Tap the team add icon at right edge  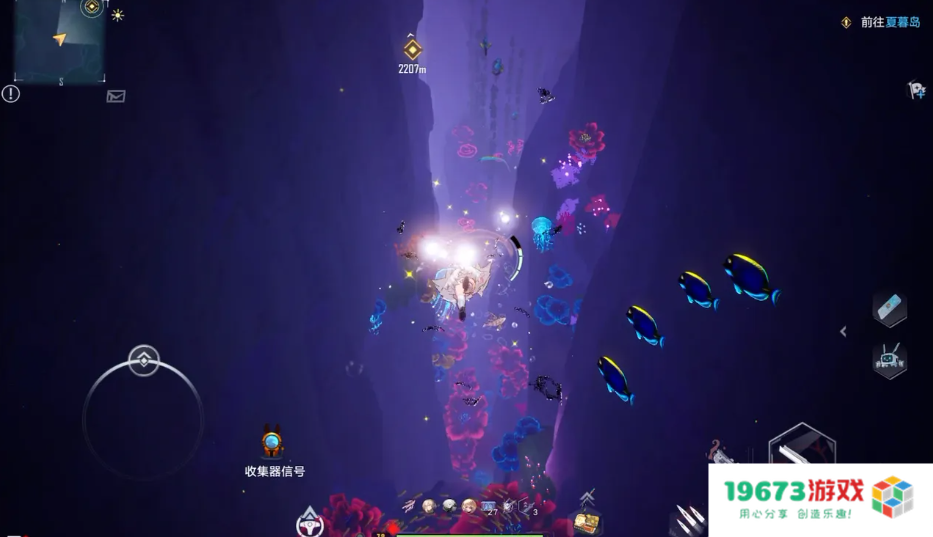click(916, 91)
